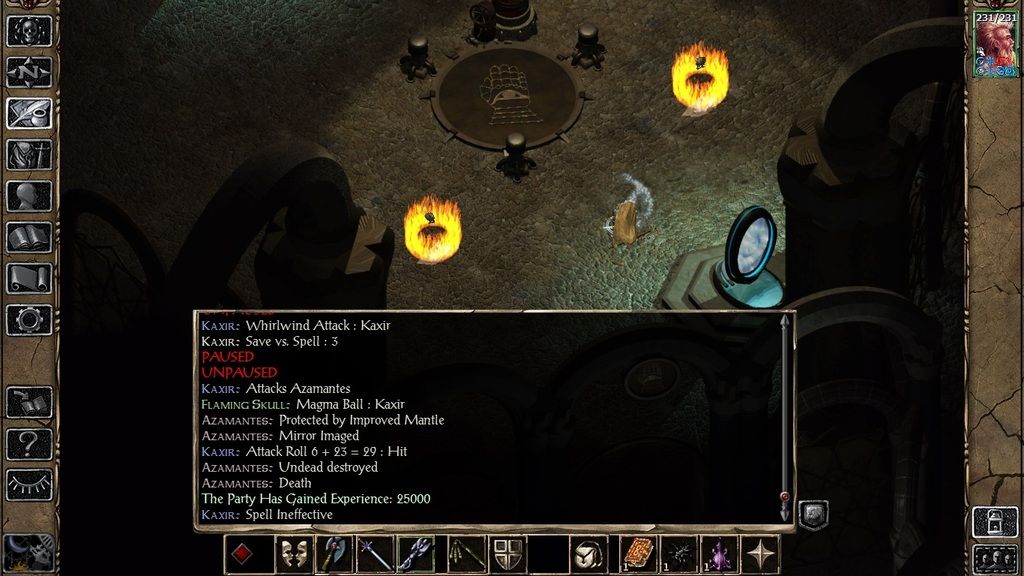The height and width of the screenshot is (576, 1024).
Task: Click the padlock button in the right sidebar
Action: click(x=995, y=521)
